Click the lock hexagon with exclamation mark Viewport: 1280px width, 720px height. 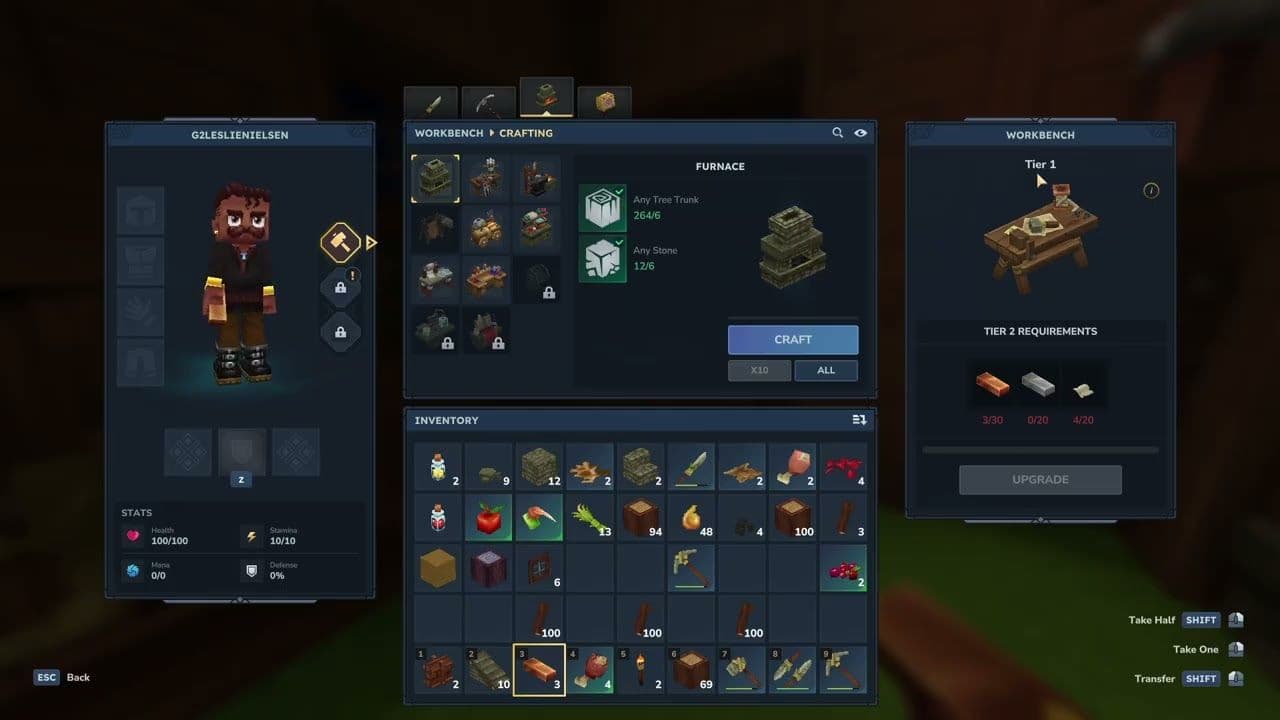340,286
